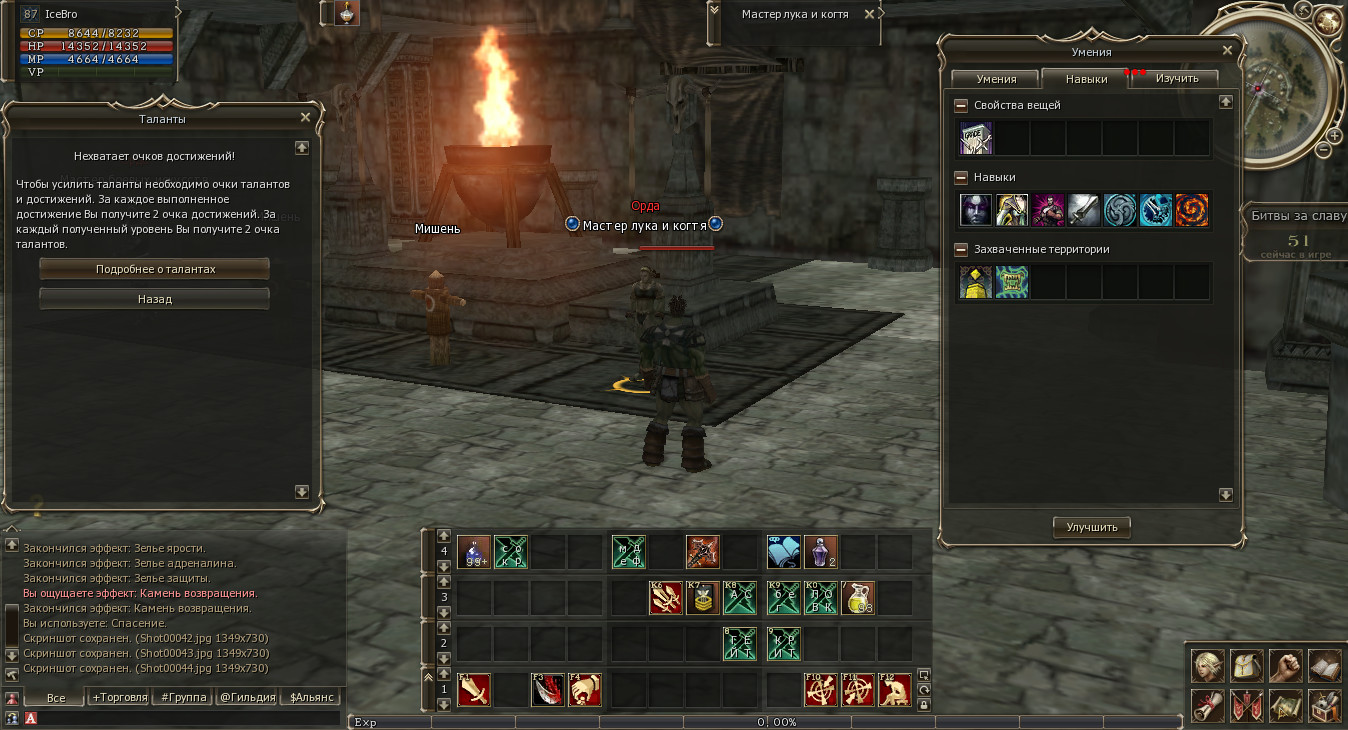Screen dimensions: 1348x730
Task: Switch chat to the +Торговля tab
Action: pos(120,697)
